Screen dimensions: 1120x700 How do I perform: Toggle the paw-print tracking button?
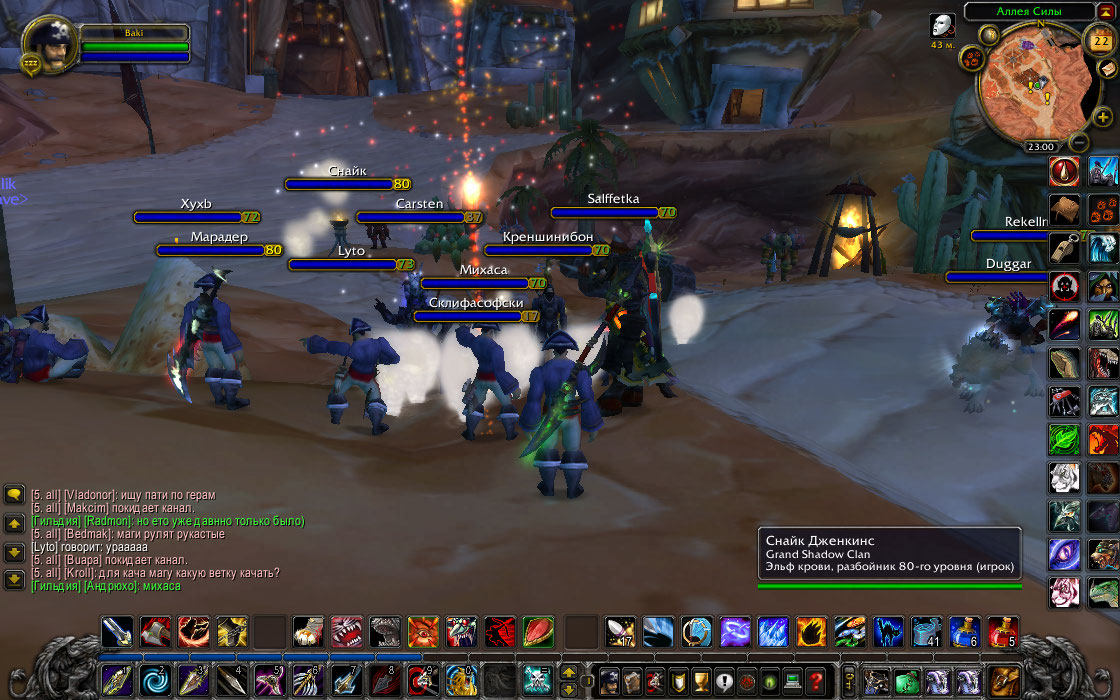click(969, 58)
